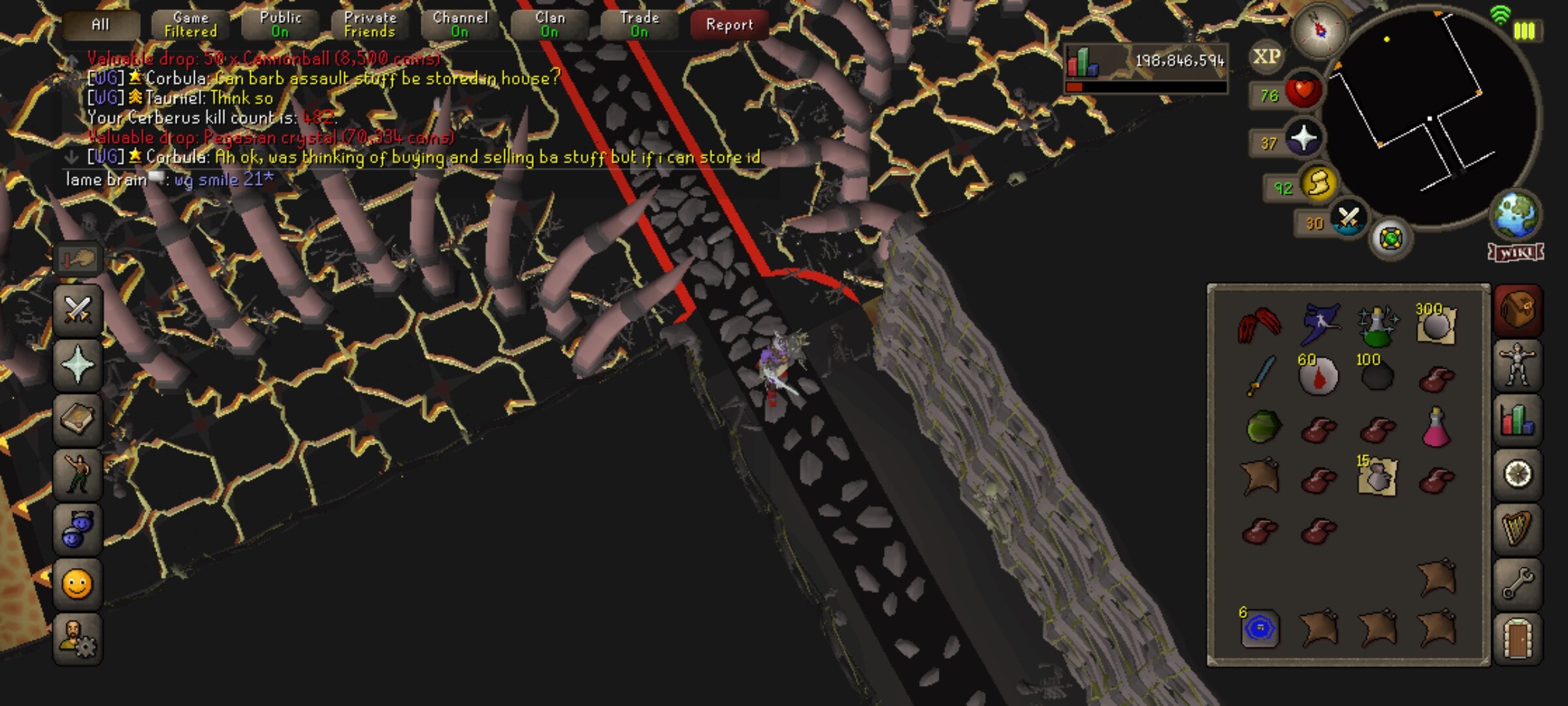Screen dimensions: 1568x706
Task: Activate quick prayers with the prayer orb
Action: point(1303,139)
